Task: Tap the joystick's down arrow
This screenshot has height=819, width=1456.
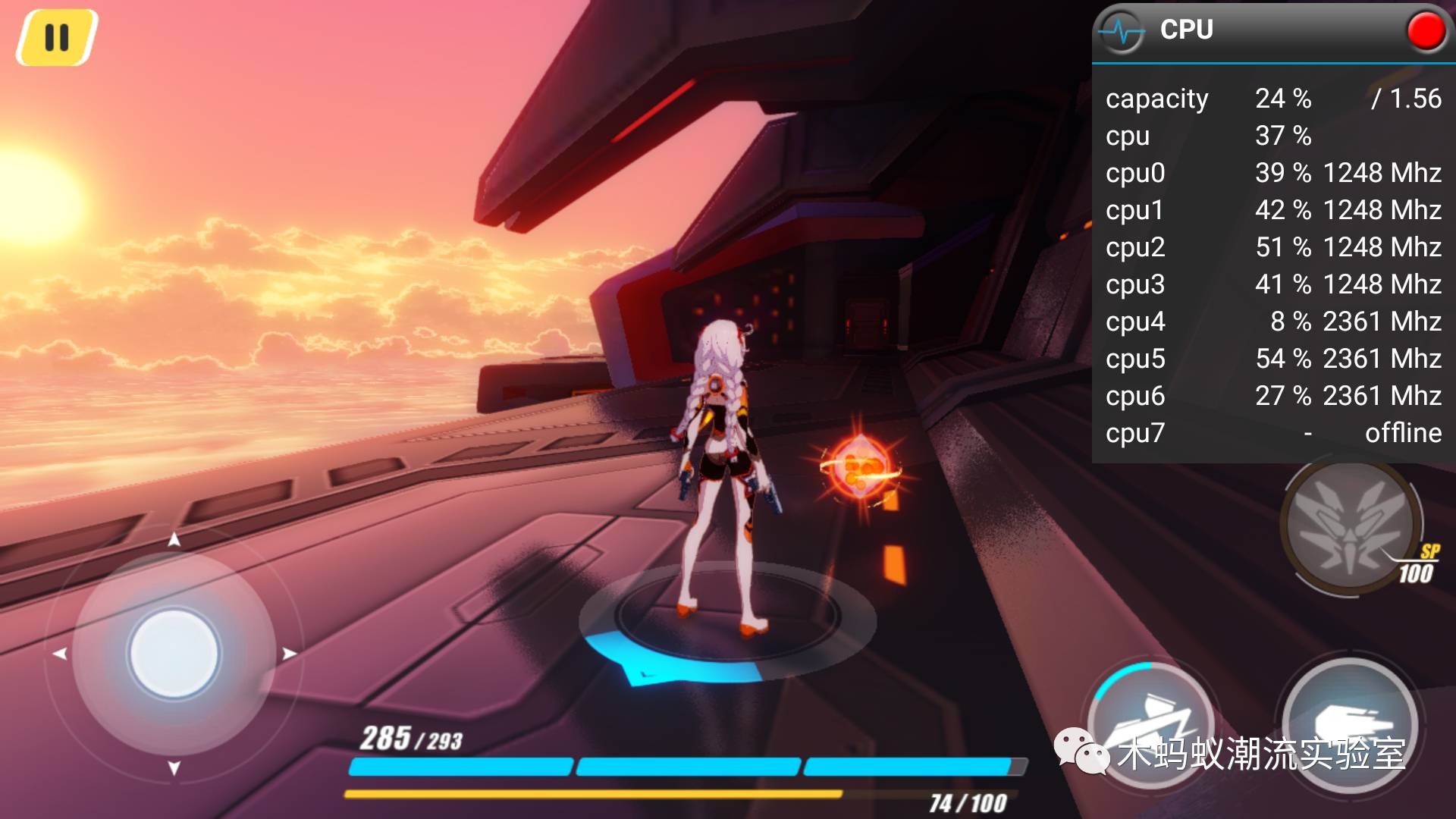Action: tap(174, 768)
